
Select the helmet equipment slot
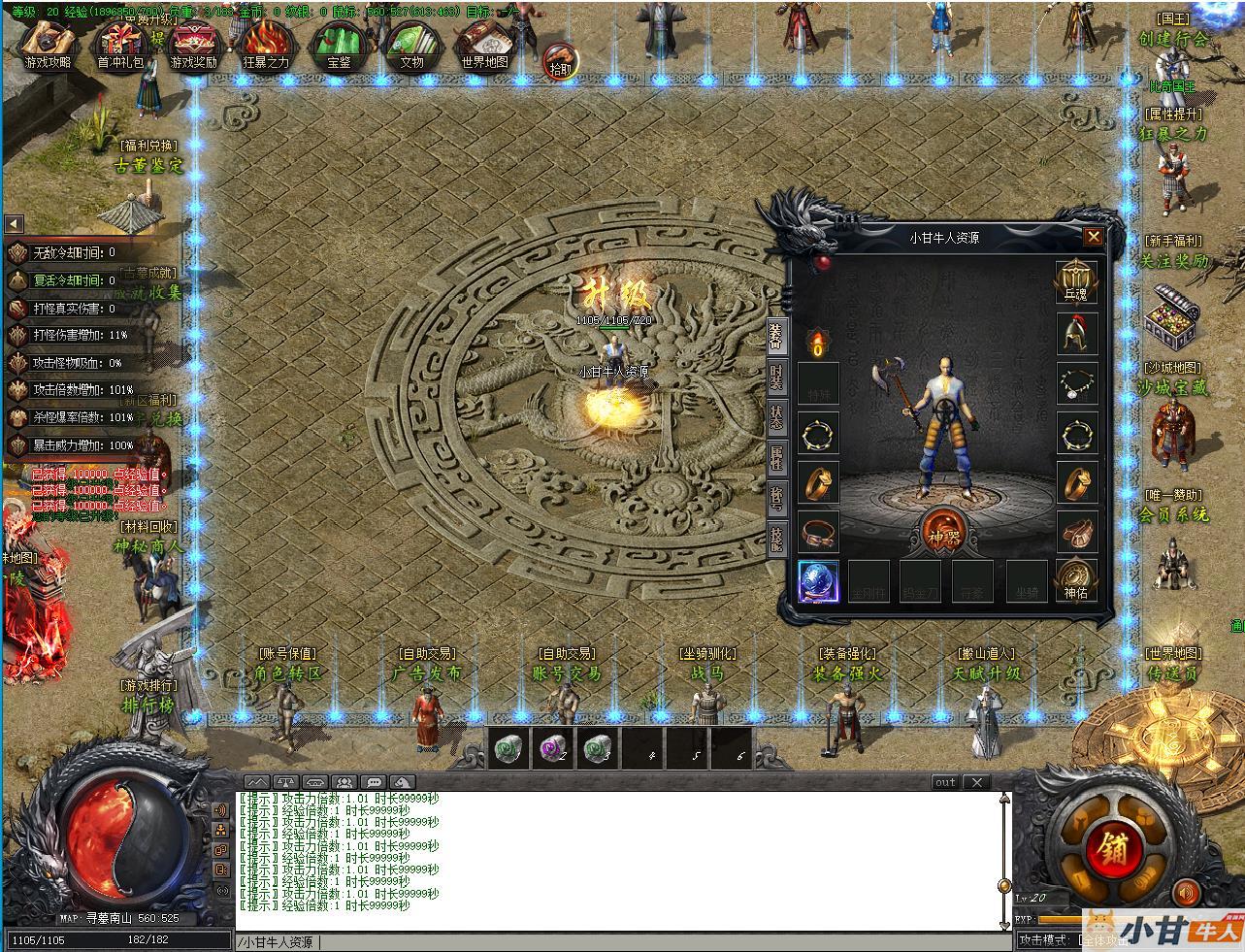1076,334
